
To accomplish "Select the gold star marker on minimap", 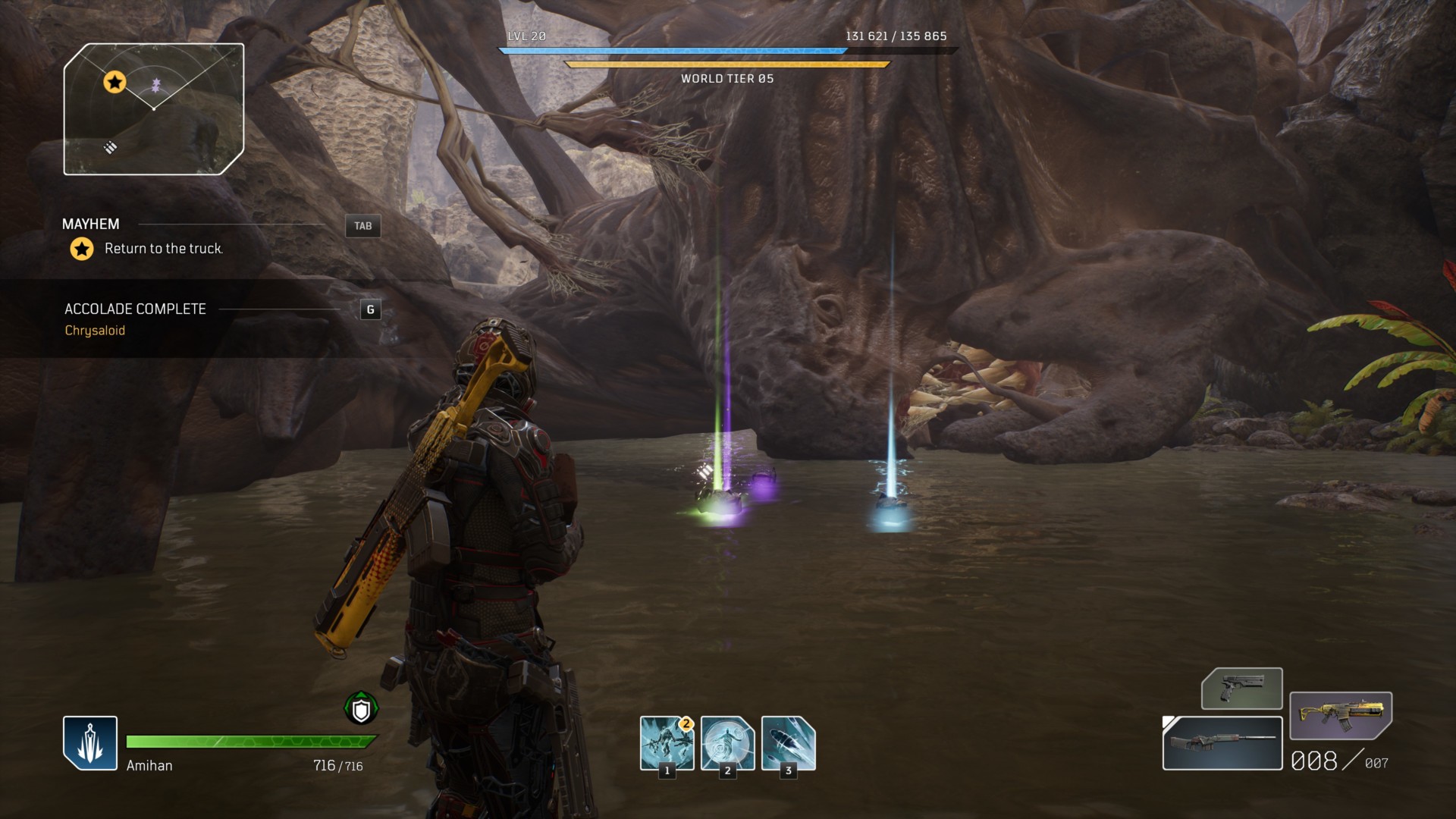I will (x=115, y=82).
